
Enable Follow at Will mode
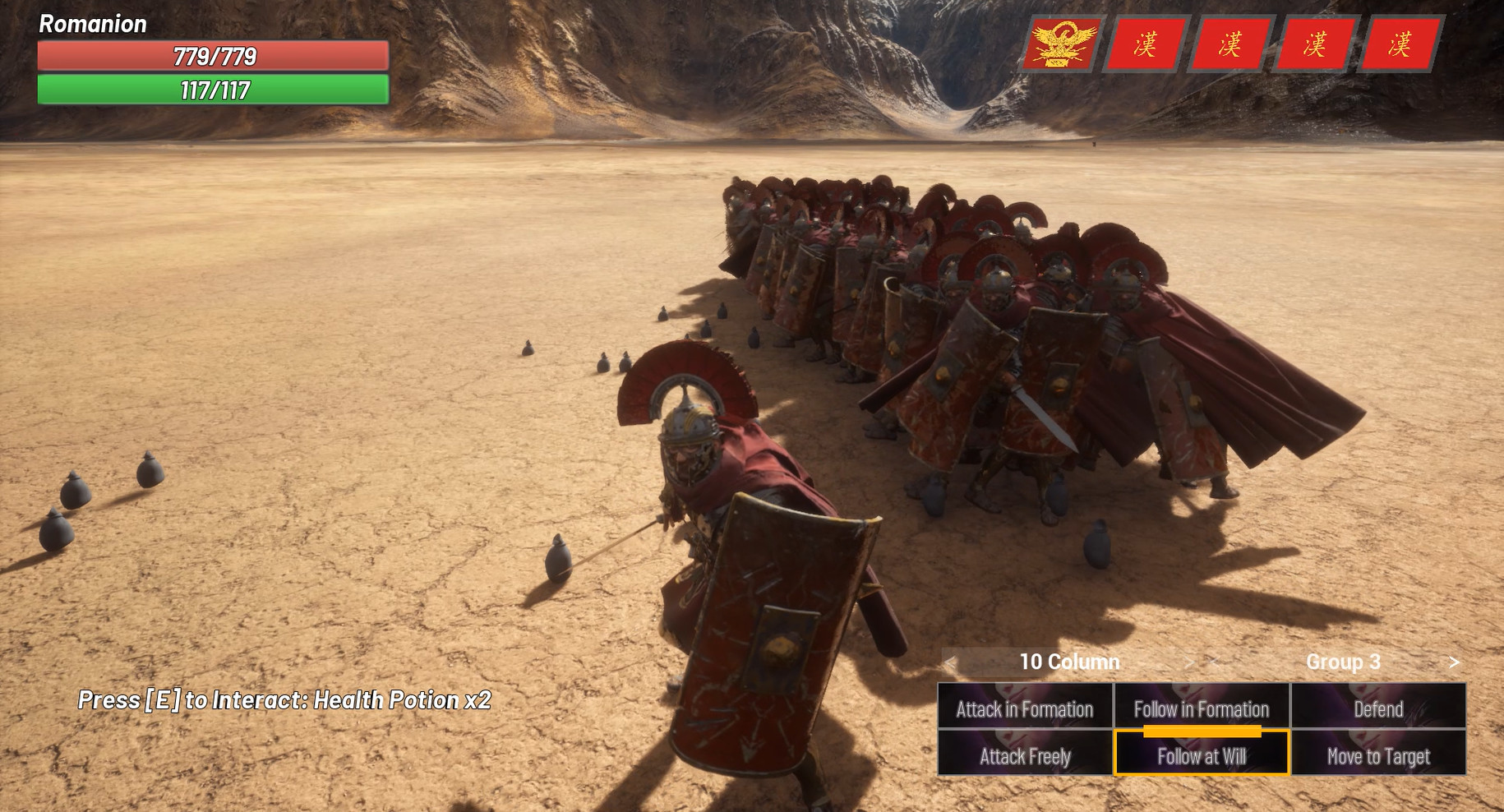click(x=1201, y=756)
